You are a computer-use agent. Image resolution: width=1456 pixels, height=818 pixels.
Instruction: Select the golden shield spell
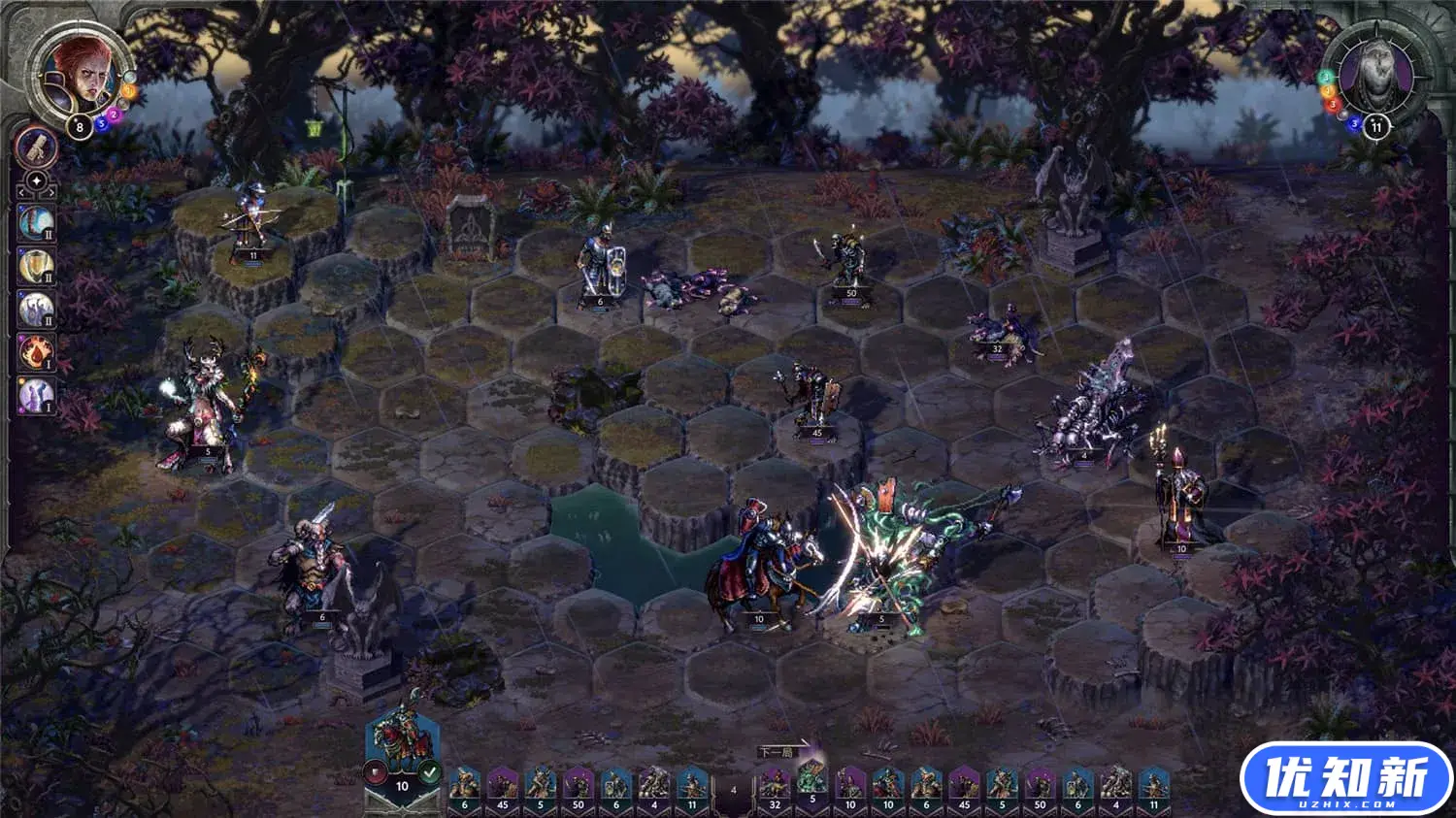[x=36, y=265]
